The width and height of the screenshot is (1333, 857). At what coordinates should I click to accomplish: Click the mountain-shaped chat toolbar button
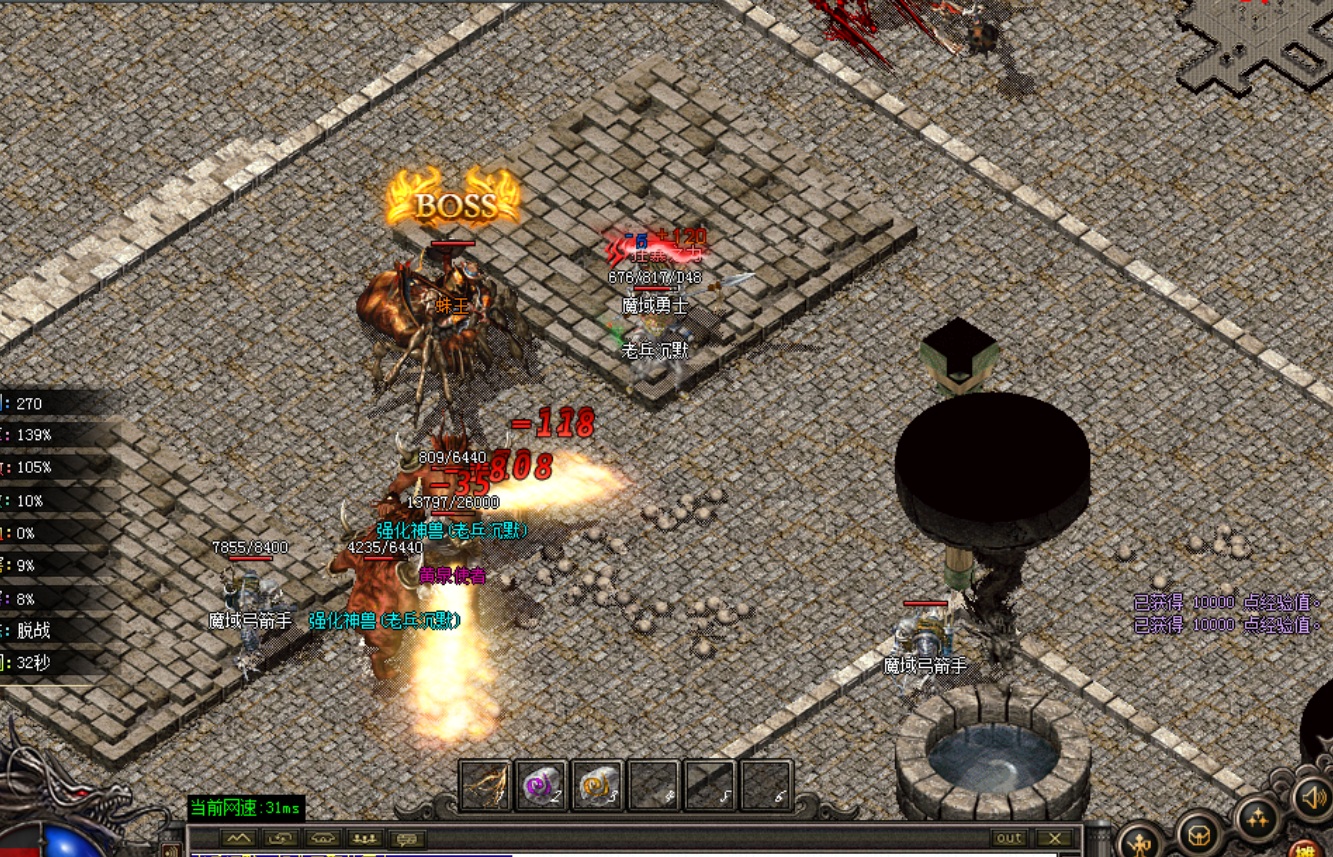tap(237, 838)
